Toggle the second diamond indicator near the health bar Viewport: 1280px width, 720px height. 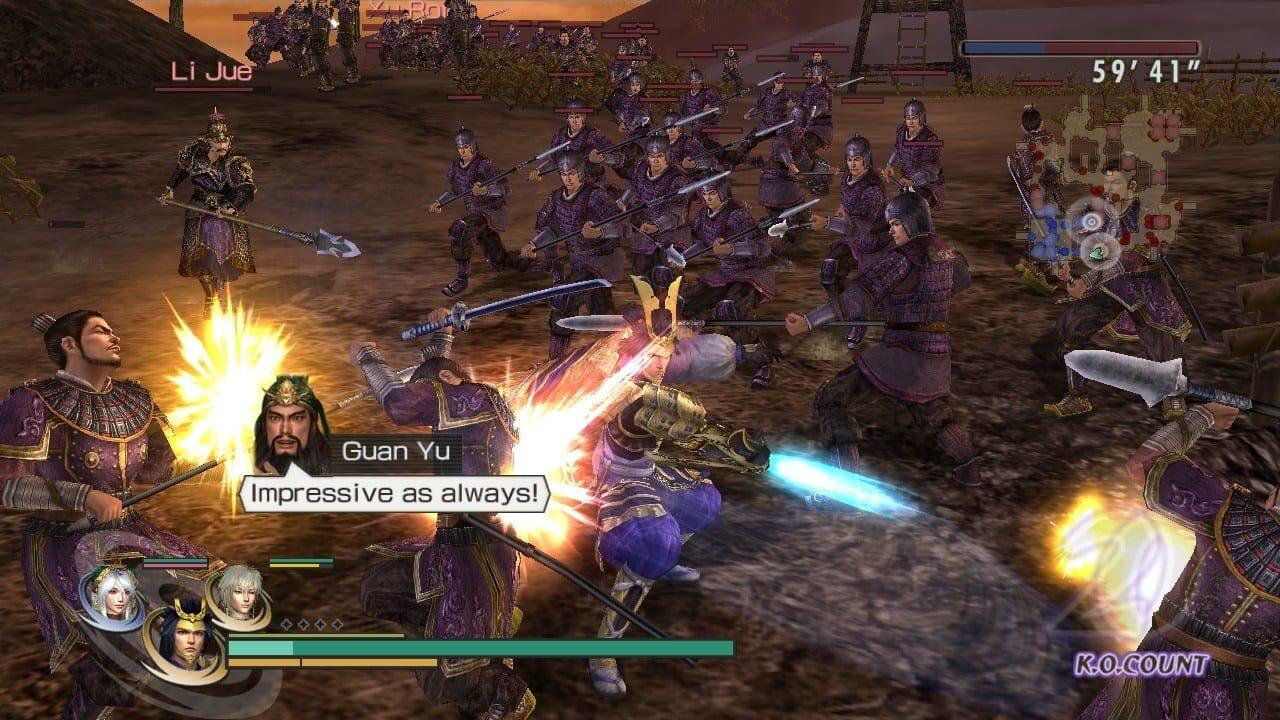(304, 624)
